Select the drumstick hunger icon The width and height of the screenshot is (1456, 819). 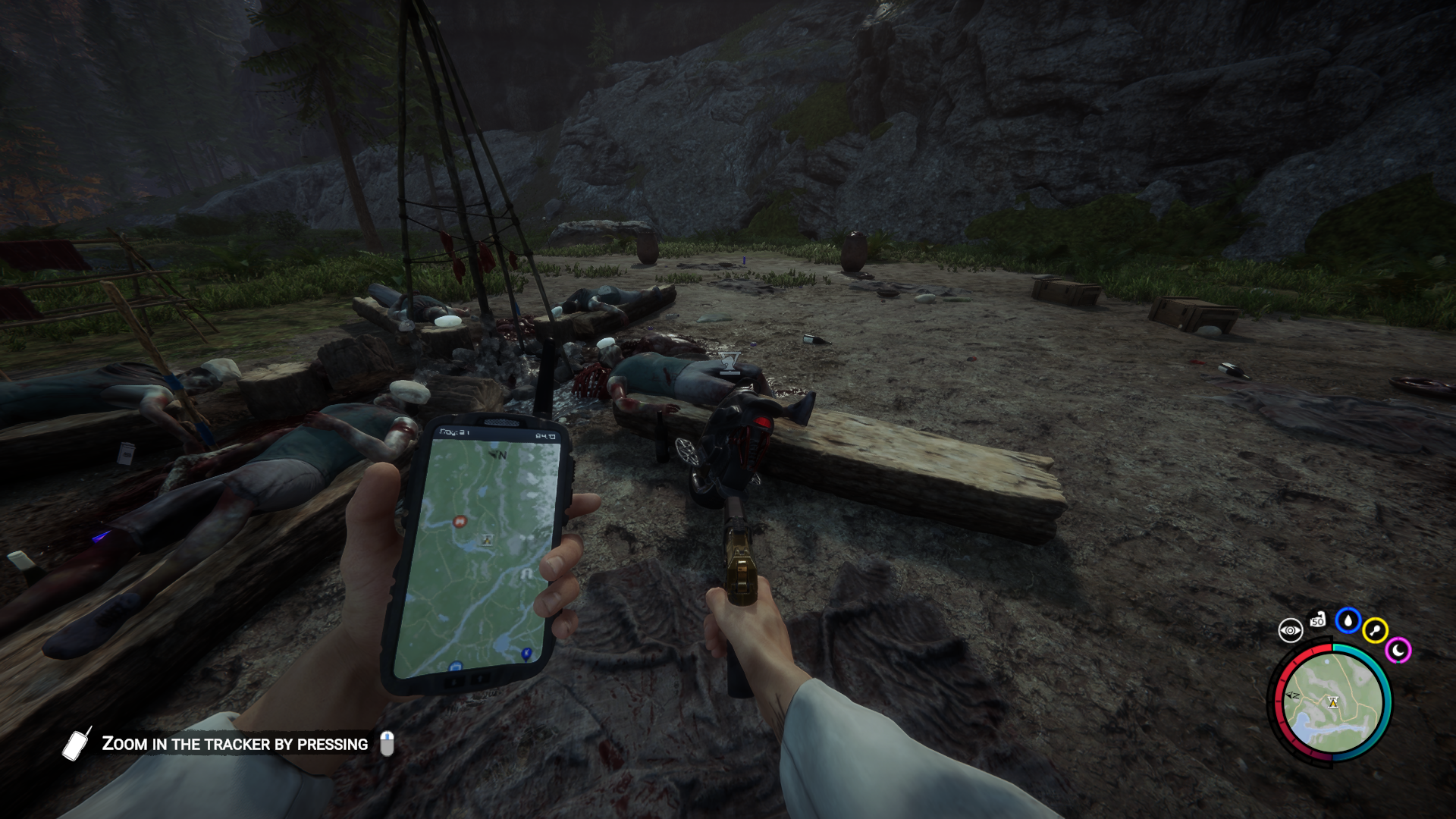pyautogui.click(x=1375, y=630)
